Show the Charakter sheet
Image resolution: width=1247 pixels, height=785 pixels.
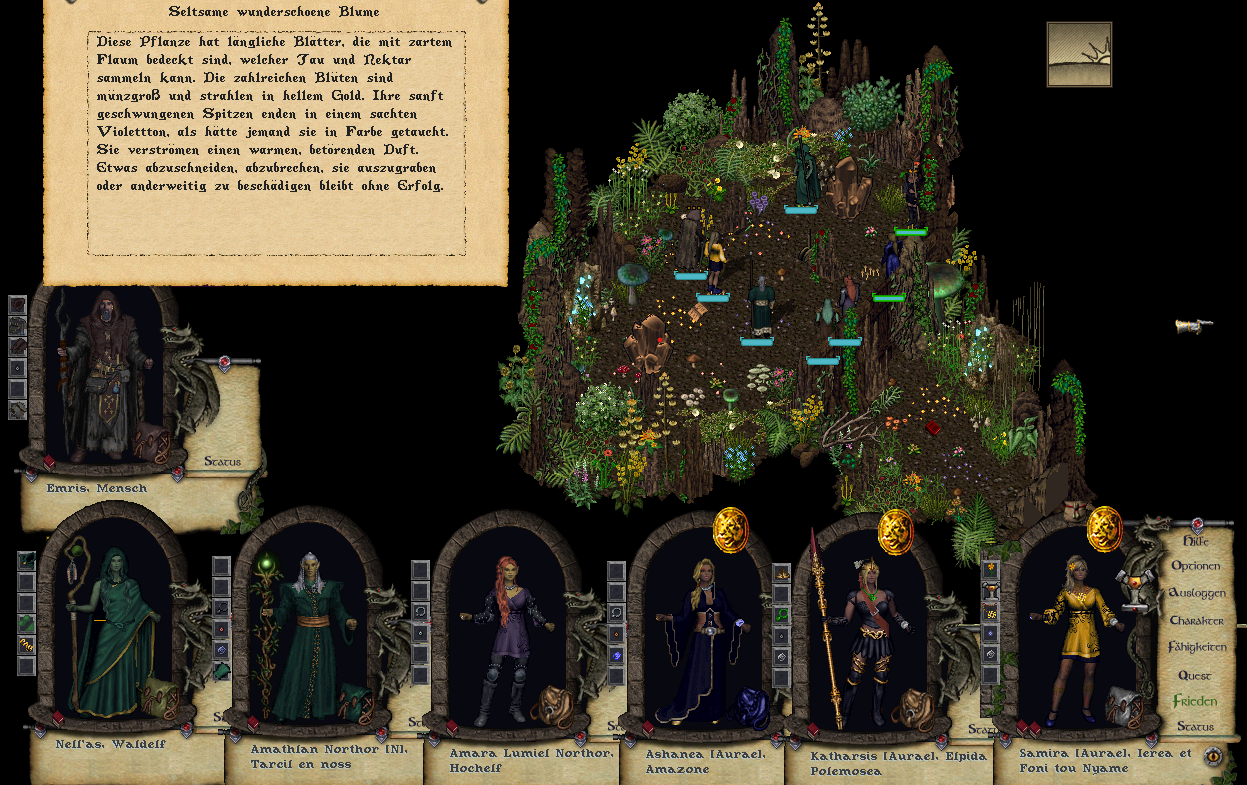tap(1196, 620)
